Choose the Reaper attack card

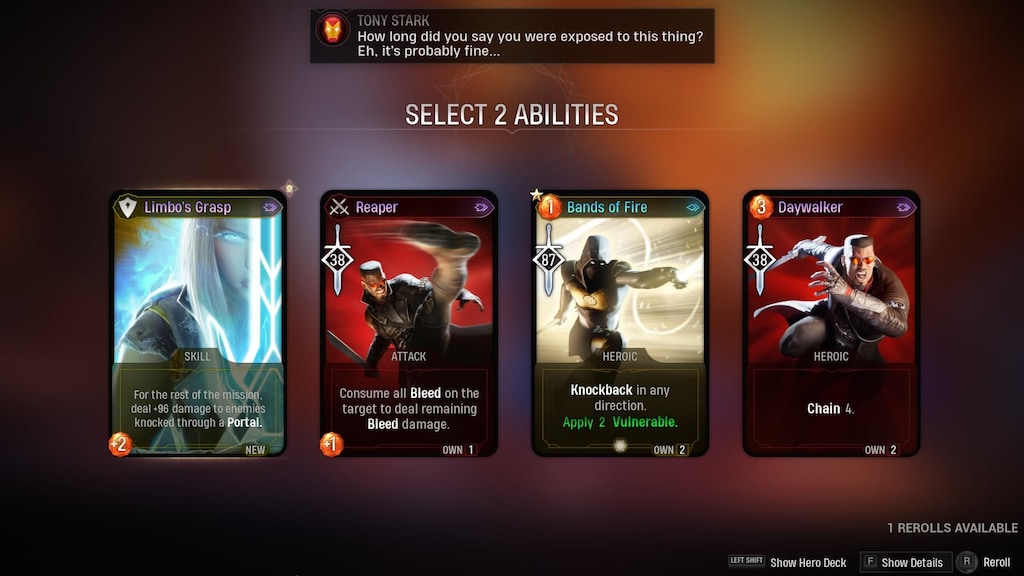tap(409, 322)
